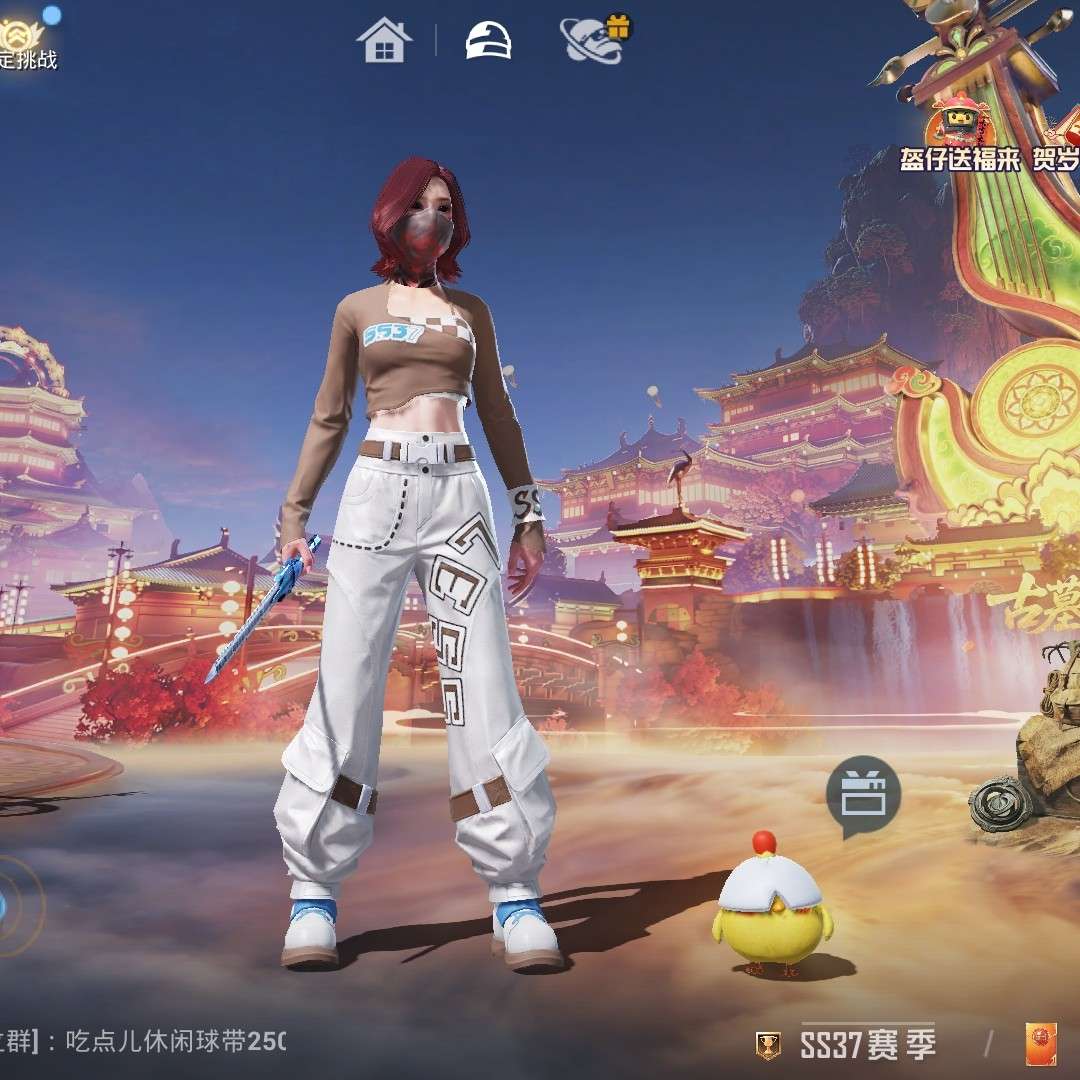Select the helmet icon in top bar
The height and width of the screenshot is (1080, 1080).
pos(489,40)
